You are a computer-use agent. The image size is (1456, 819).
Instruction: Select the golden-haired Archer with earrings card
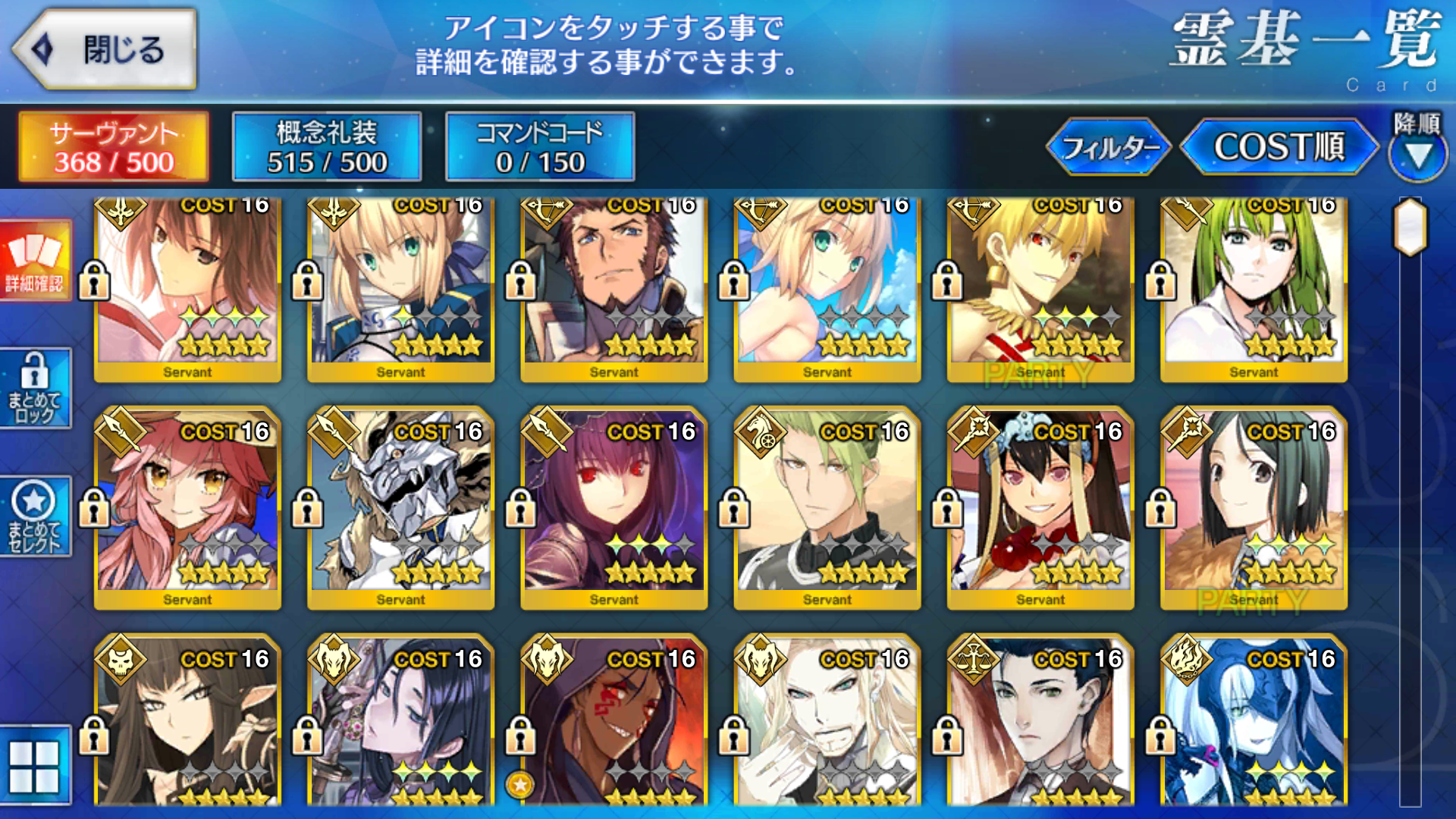click(1040, 288)
